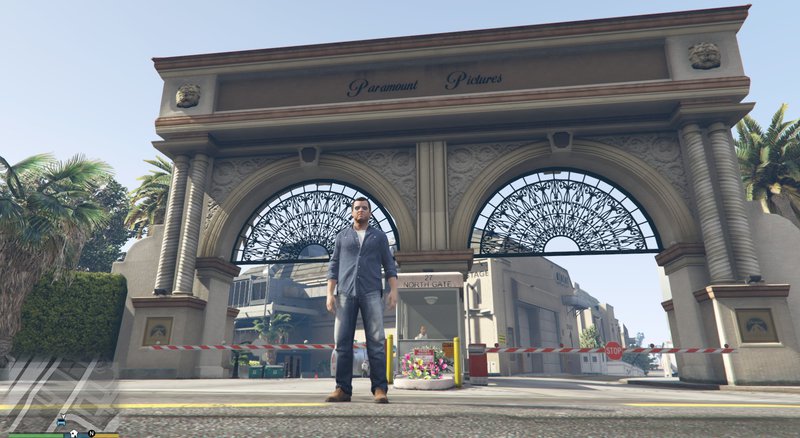Click the white house marker on minimap

click(x=73, y=433)
